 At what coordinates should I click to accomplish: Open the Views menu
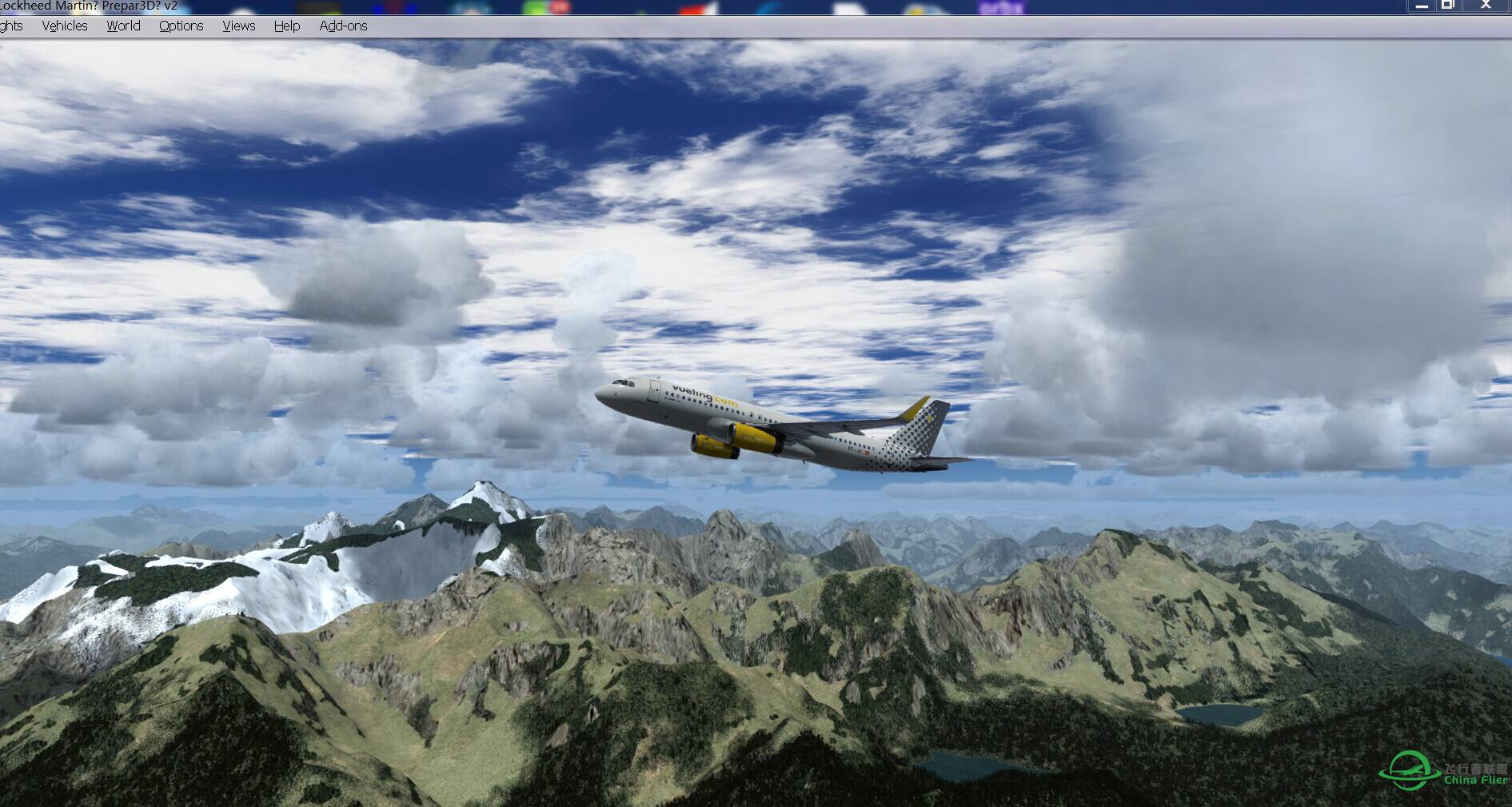pos(238,26)
